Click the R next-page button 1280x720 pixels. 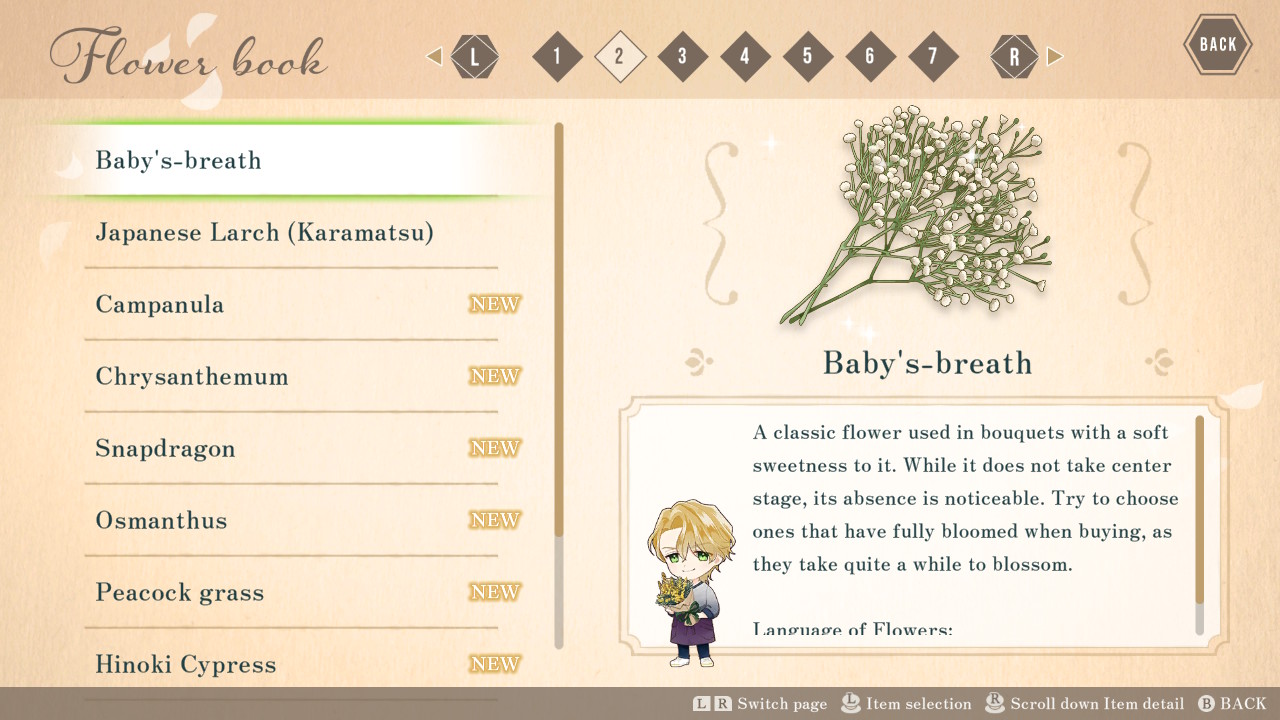click(1014, 56)
